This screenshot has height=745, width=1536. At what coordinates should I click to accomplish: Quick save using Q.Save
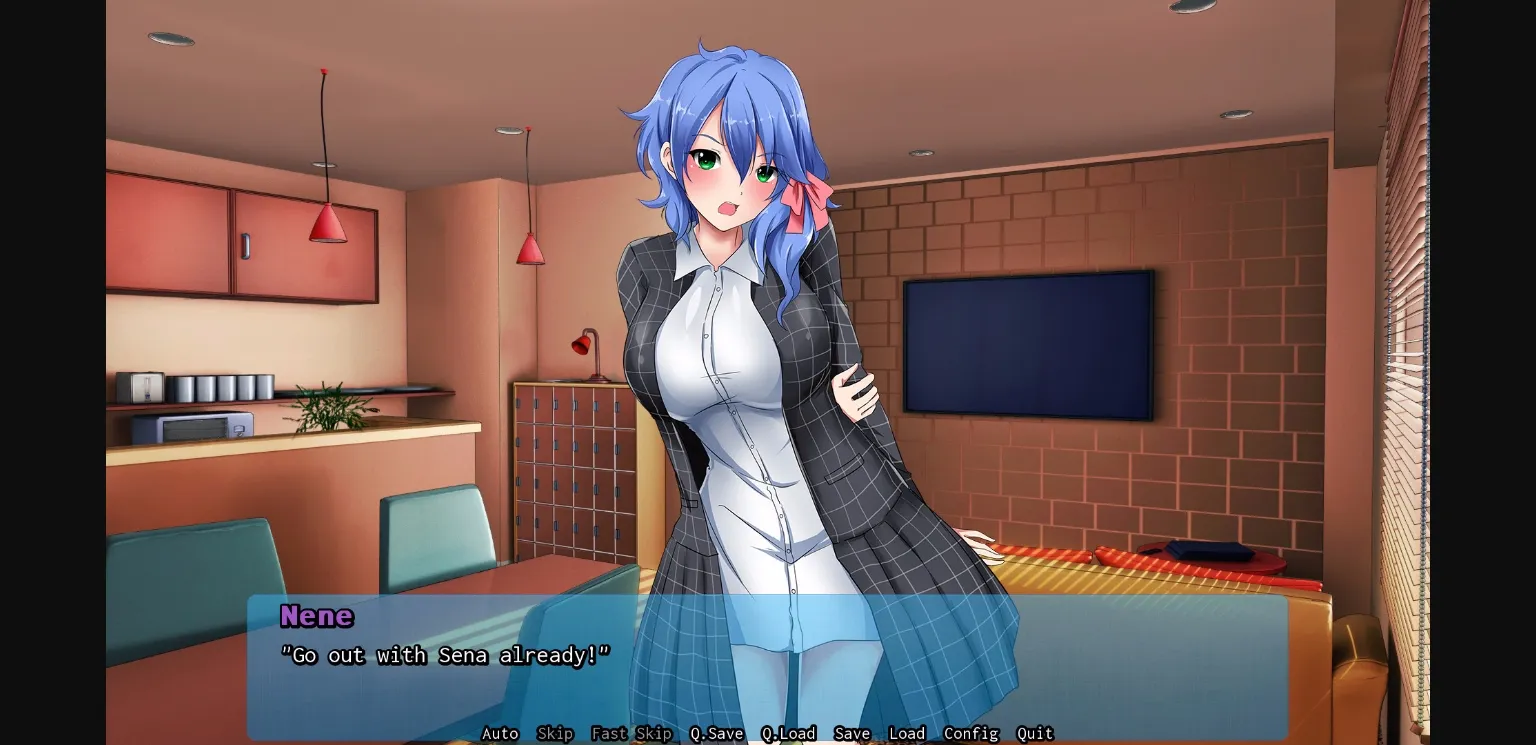pos(716,733)
